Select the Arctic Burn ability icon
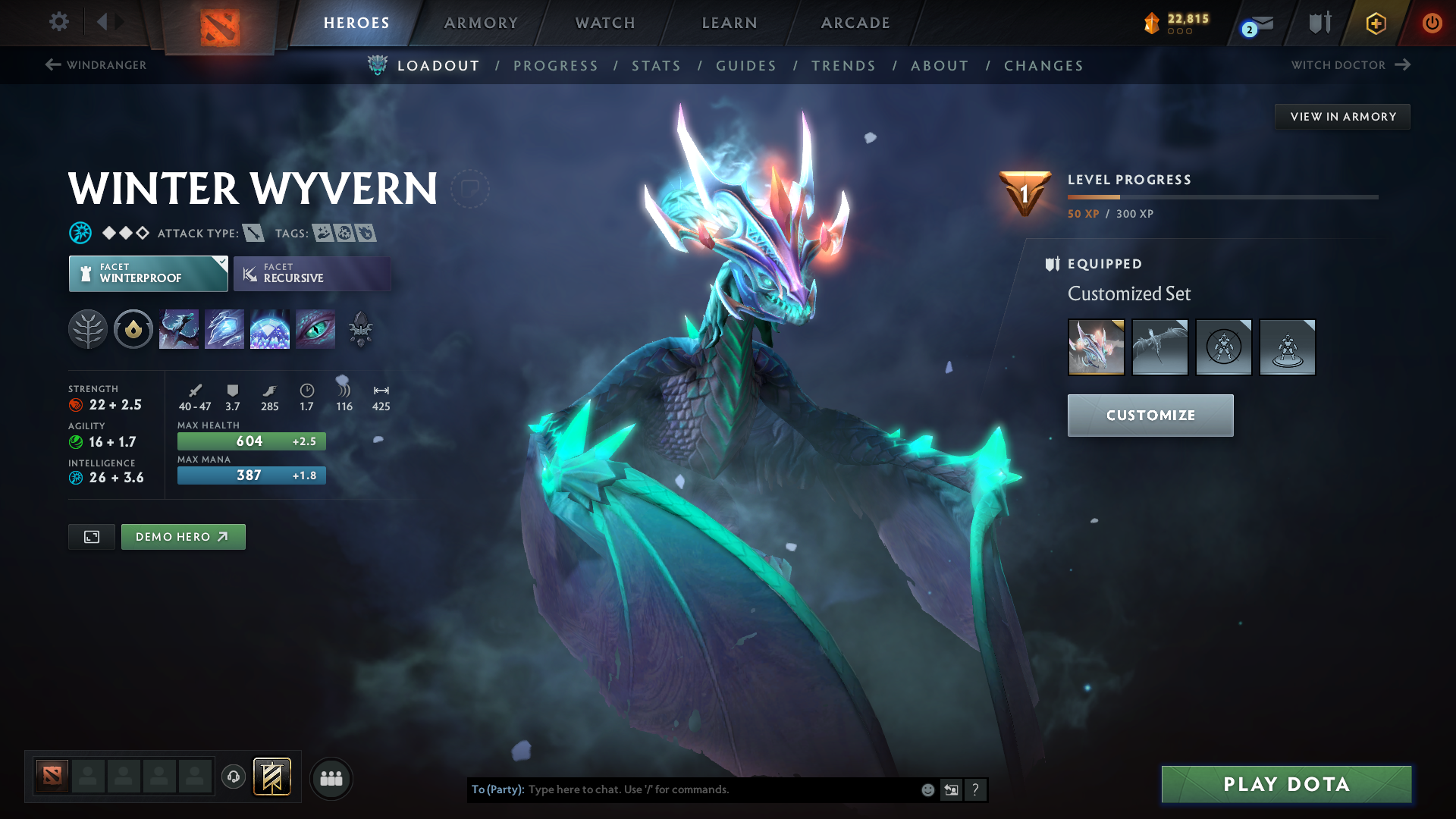Image resolution: width=1456 pixels, height=819 pixels. point(179,329)
